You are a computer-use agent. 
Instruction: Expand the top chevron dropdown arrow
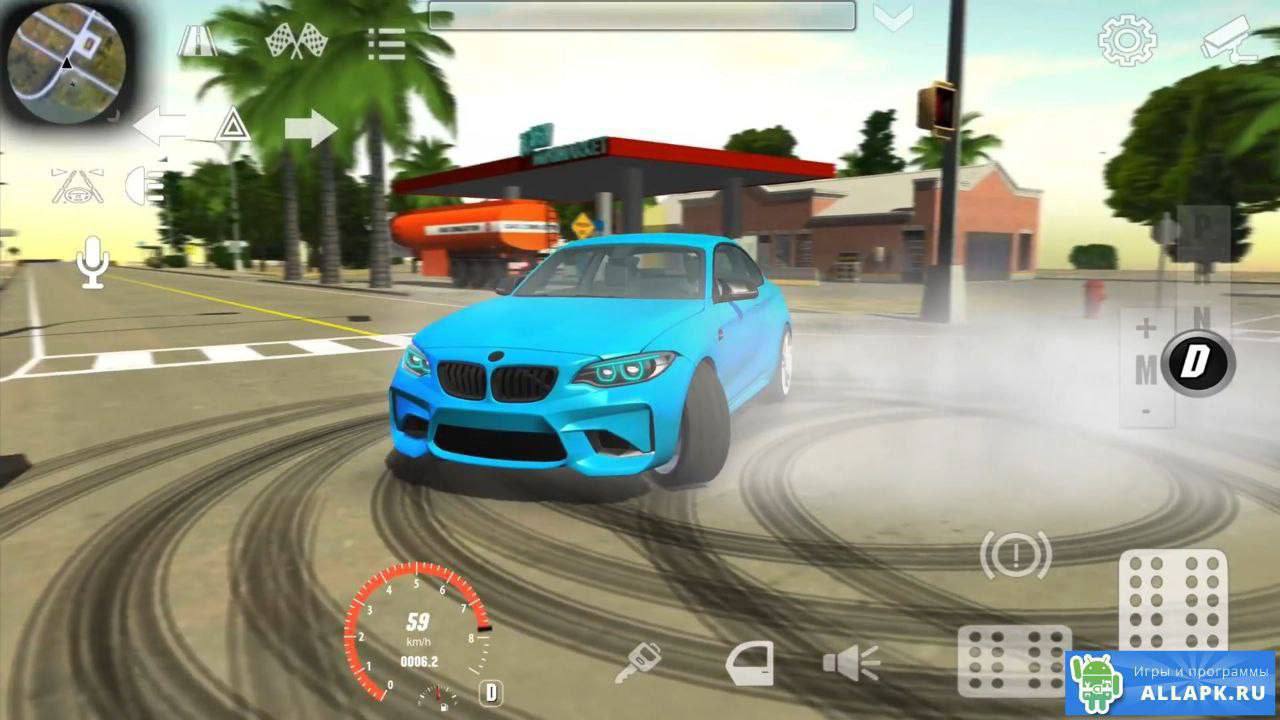coord(892,17)
